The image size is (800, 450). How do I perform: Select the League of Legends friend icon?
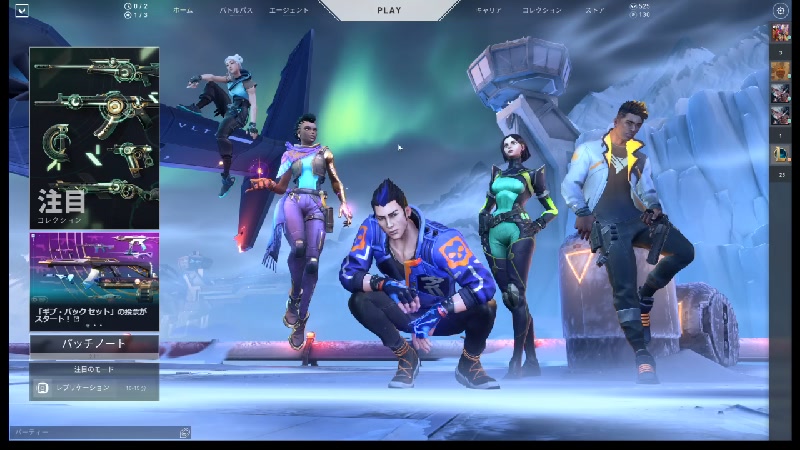coord(781,153)
